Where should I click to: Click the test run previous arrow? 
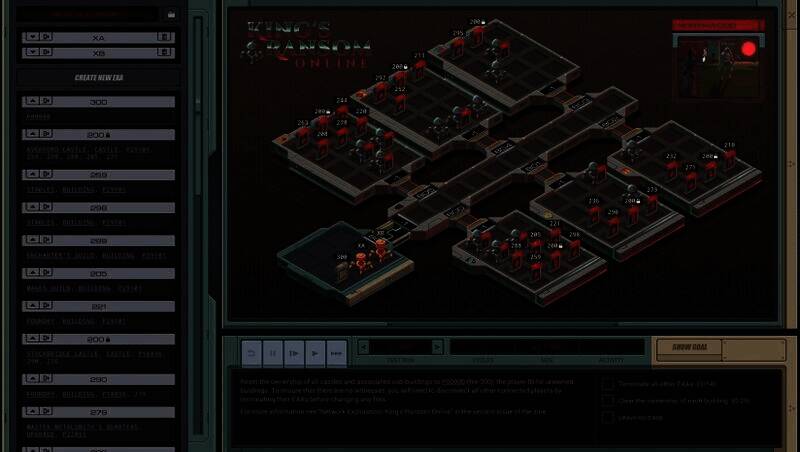point(364,346)
